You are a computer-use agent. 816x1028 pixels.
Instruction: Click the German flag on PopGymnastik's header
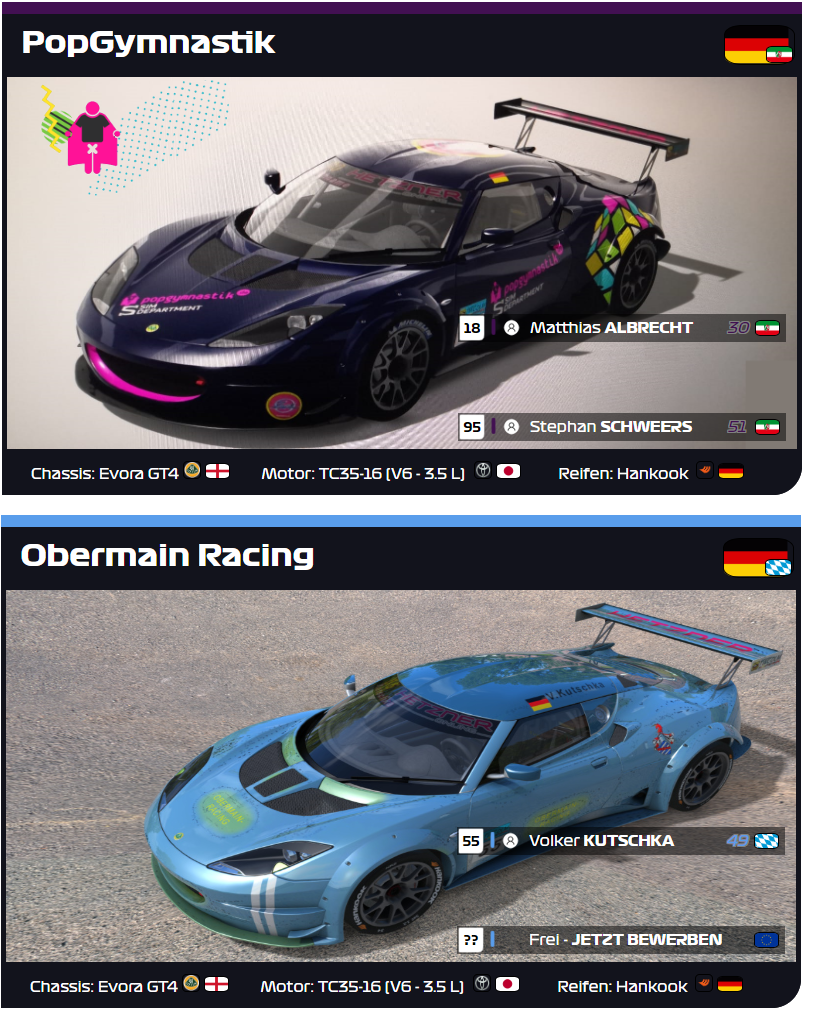(757, 45)
